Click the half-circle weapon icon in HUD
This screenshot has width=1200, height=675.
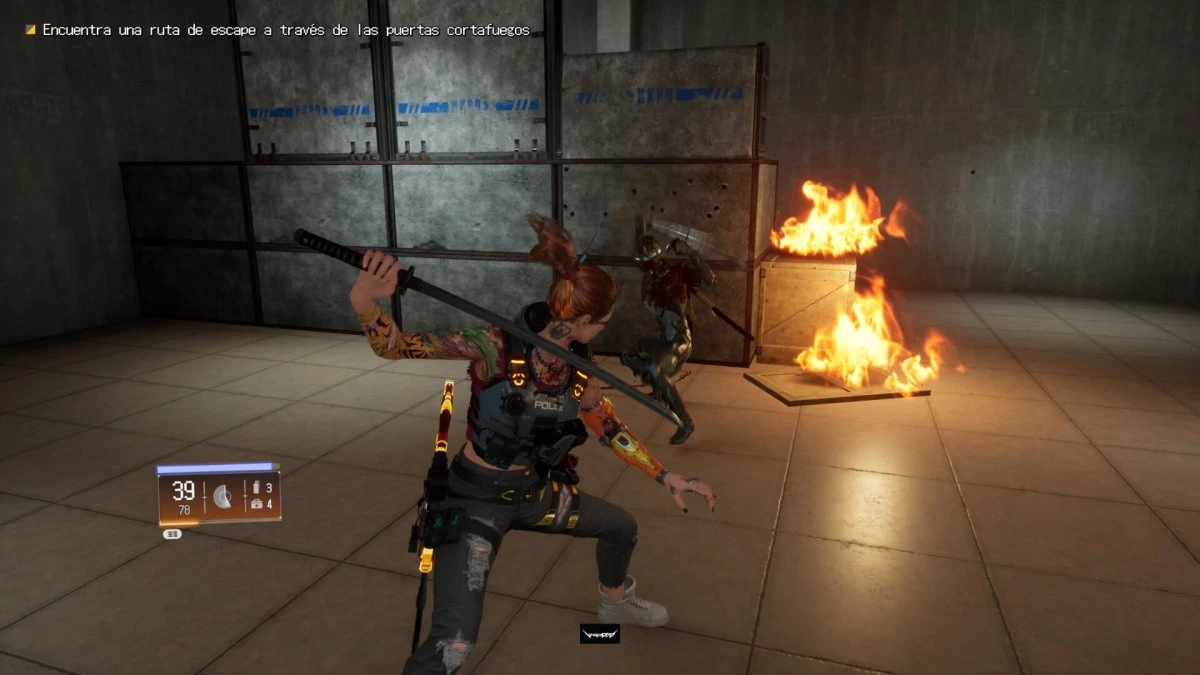[223, 496]
